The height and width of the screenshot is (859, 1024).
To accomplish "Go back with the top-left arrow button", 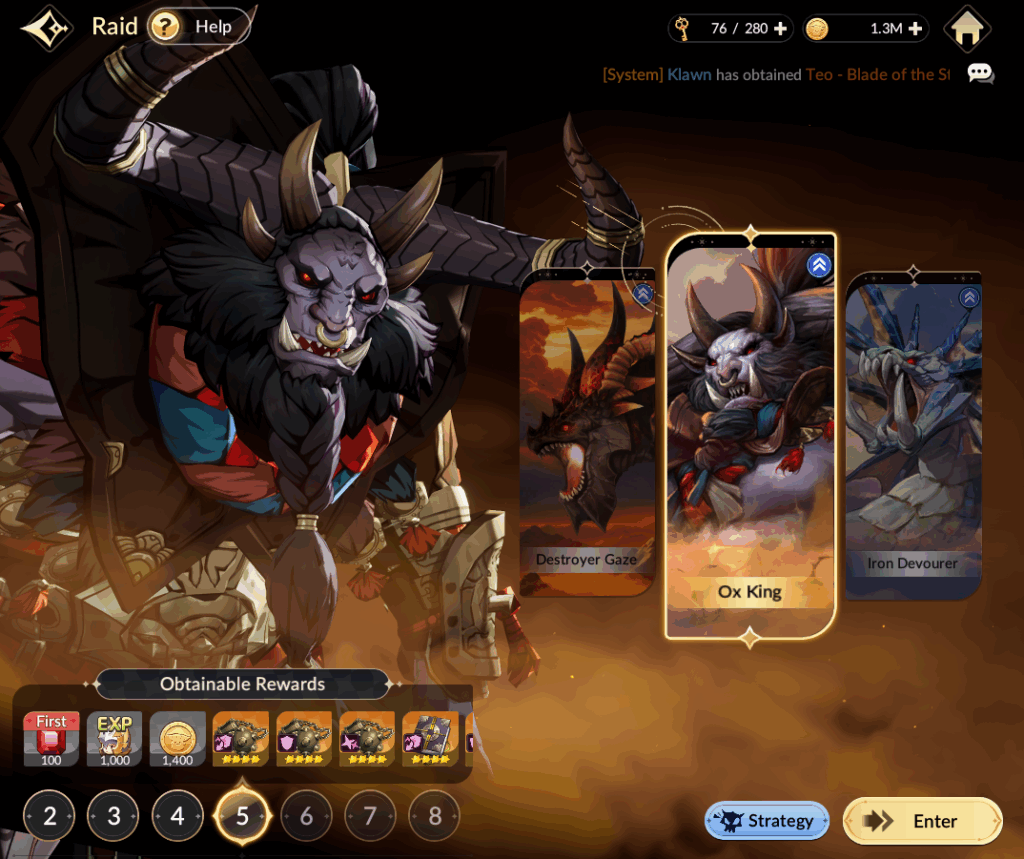I will tap(45, 28).
